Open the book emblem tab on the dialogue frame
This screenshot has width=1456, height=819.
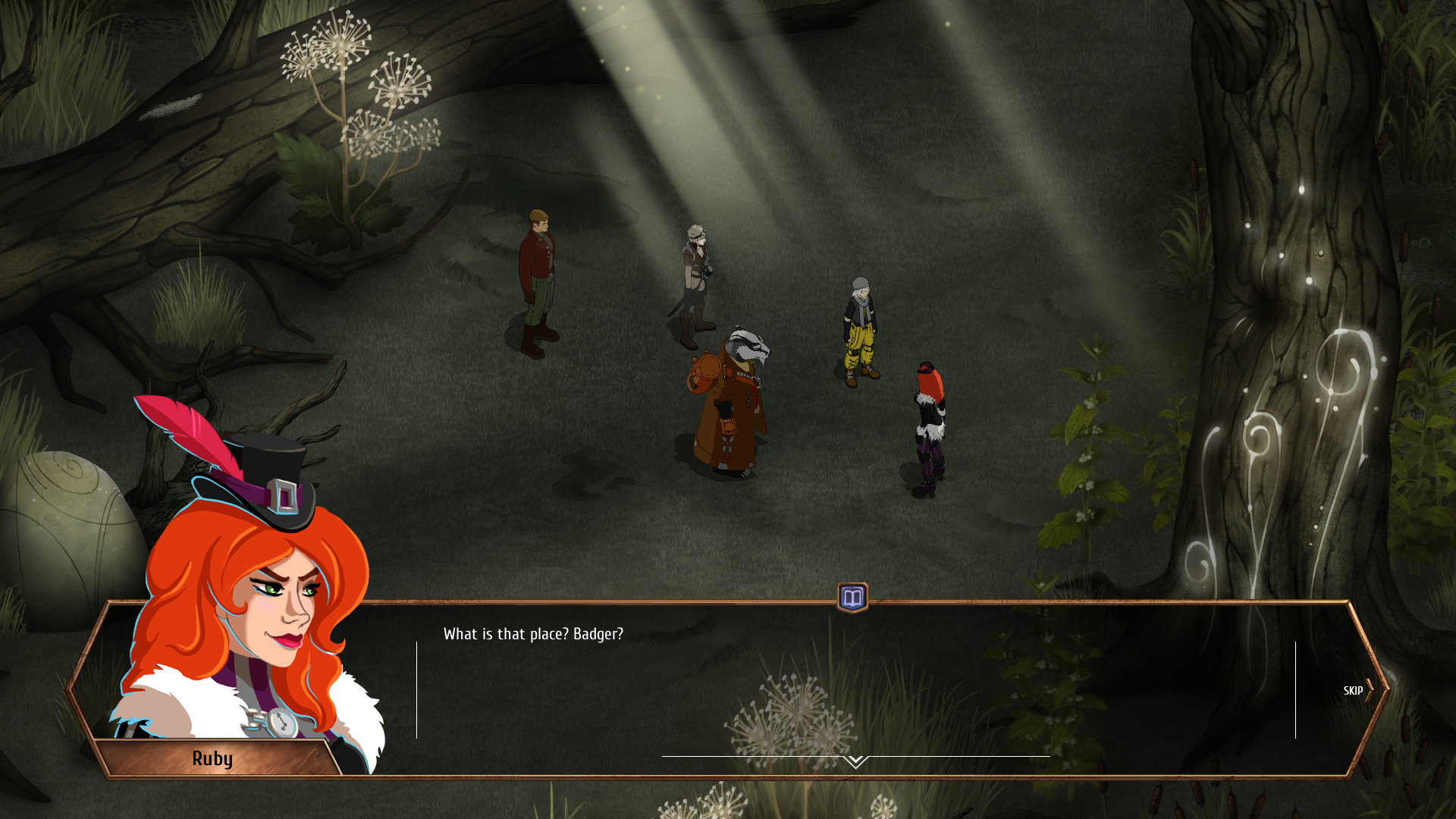pos(852,598)
